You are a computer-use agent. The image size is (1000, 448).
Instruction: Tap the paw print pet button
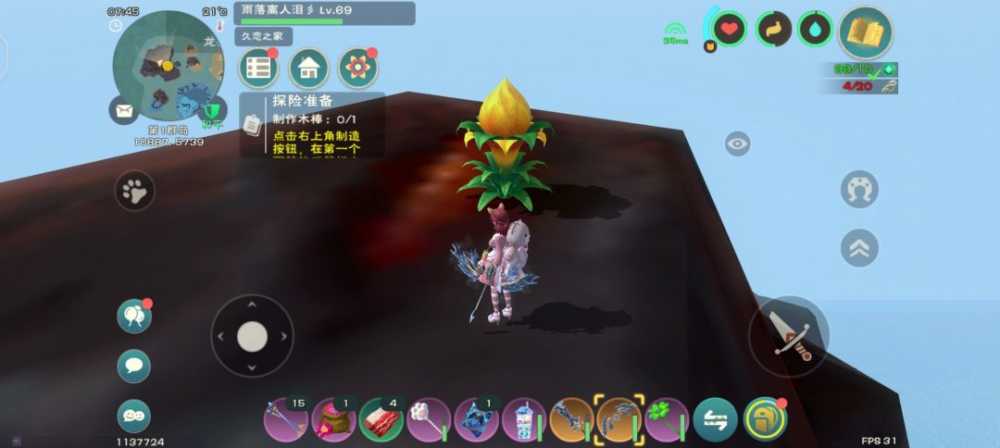[x=135, y=190]
